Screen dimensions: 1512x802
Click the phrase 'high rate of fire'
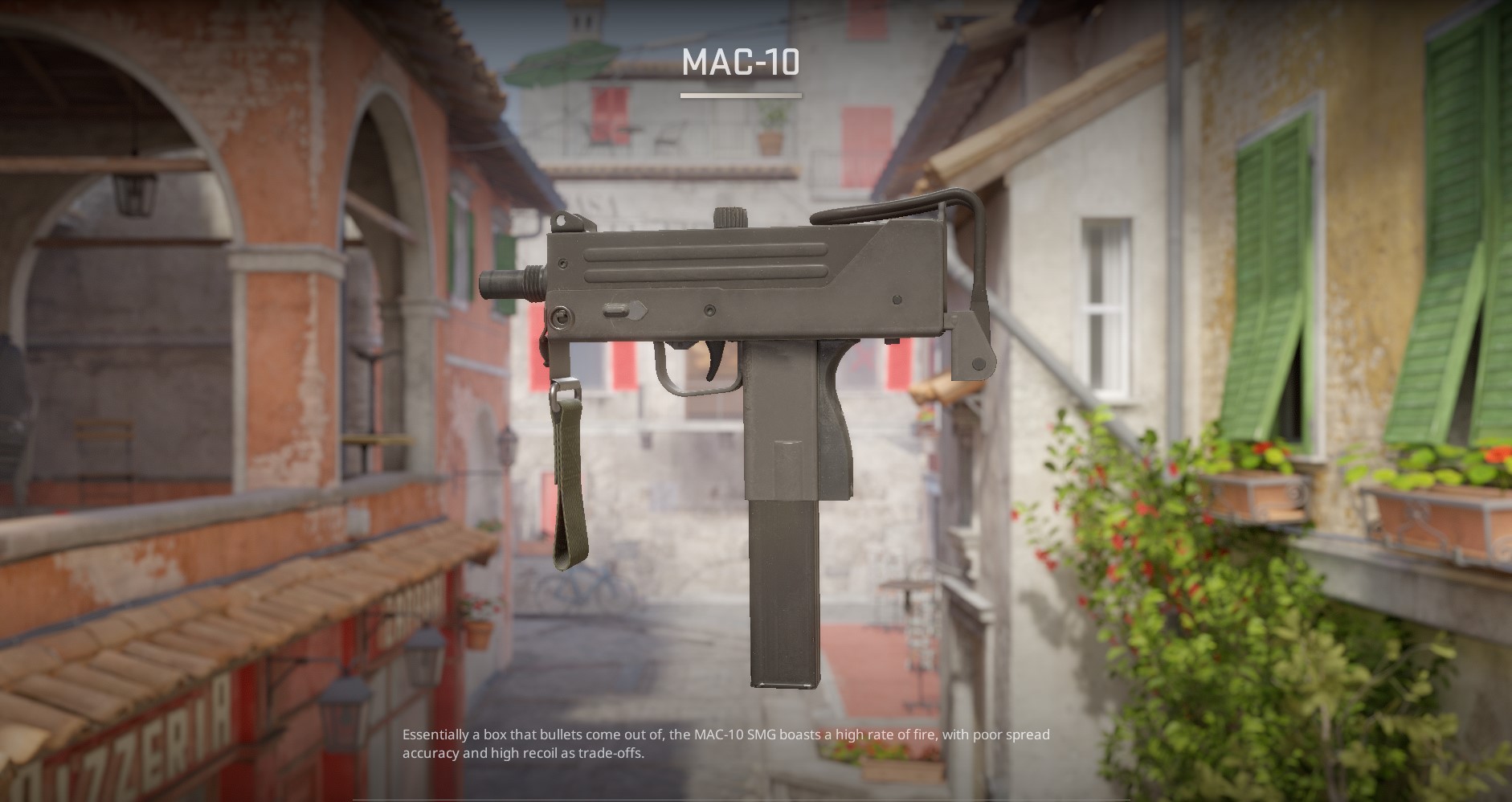[x=884, y=734]
